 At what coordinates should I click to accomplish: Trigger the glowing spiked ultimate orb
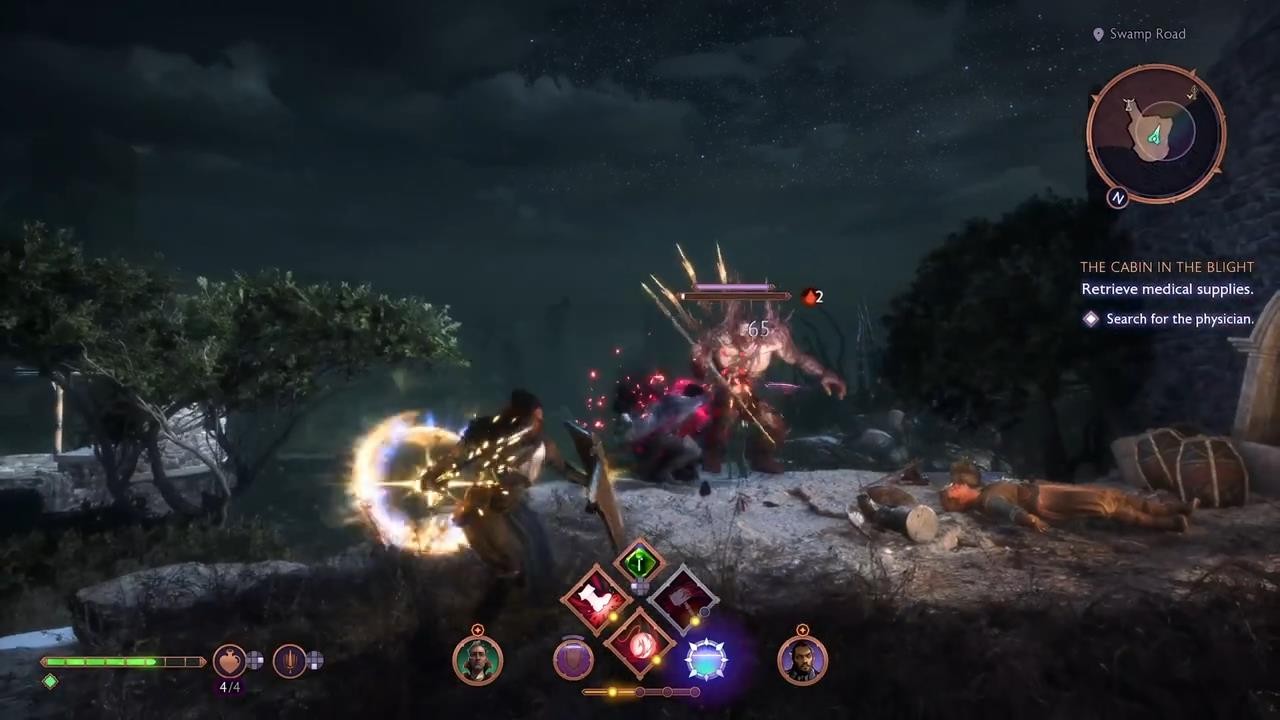[x=707, y=660]
